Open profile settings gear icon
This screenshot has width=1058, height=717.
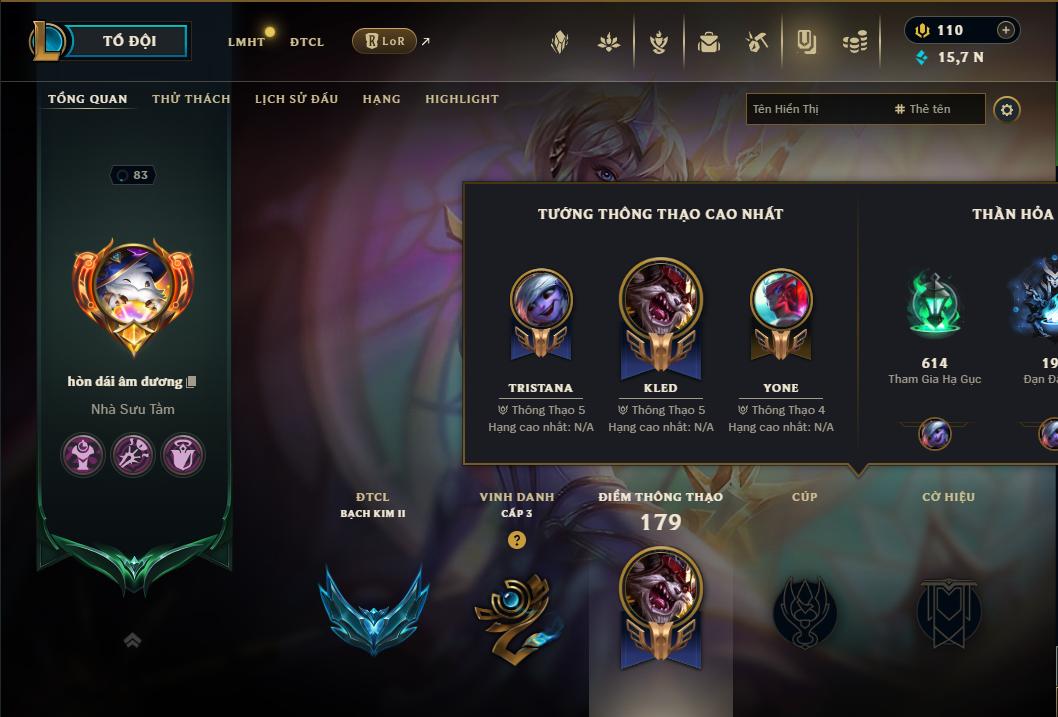(x=1007, y=110)
